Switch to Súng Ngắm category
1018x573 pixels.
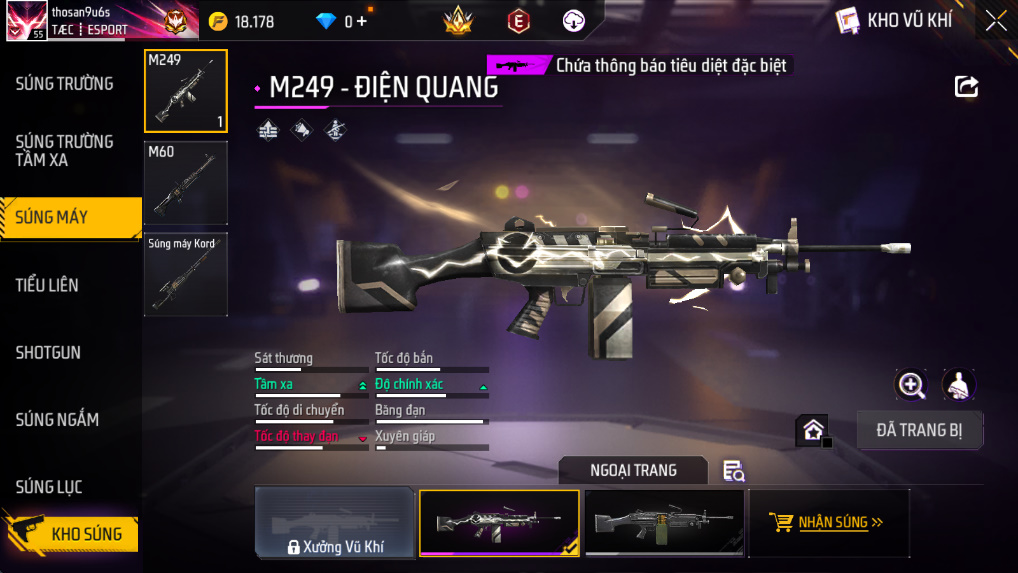(x=57, y=420)
